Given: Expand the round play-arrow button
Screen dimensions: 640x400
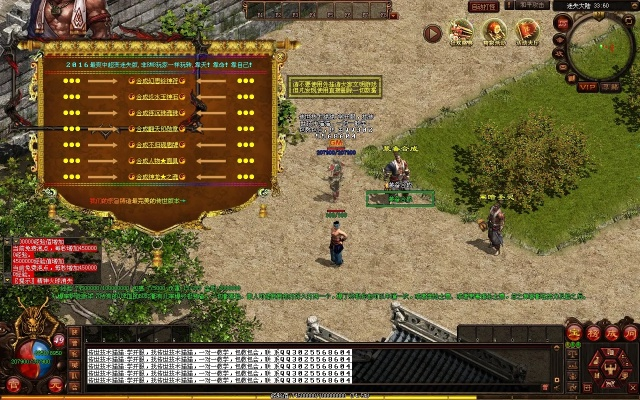Looking at the screenshot, I should 432,33.
